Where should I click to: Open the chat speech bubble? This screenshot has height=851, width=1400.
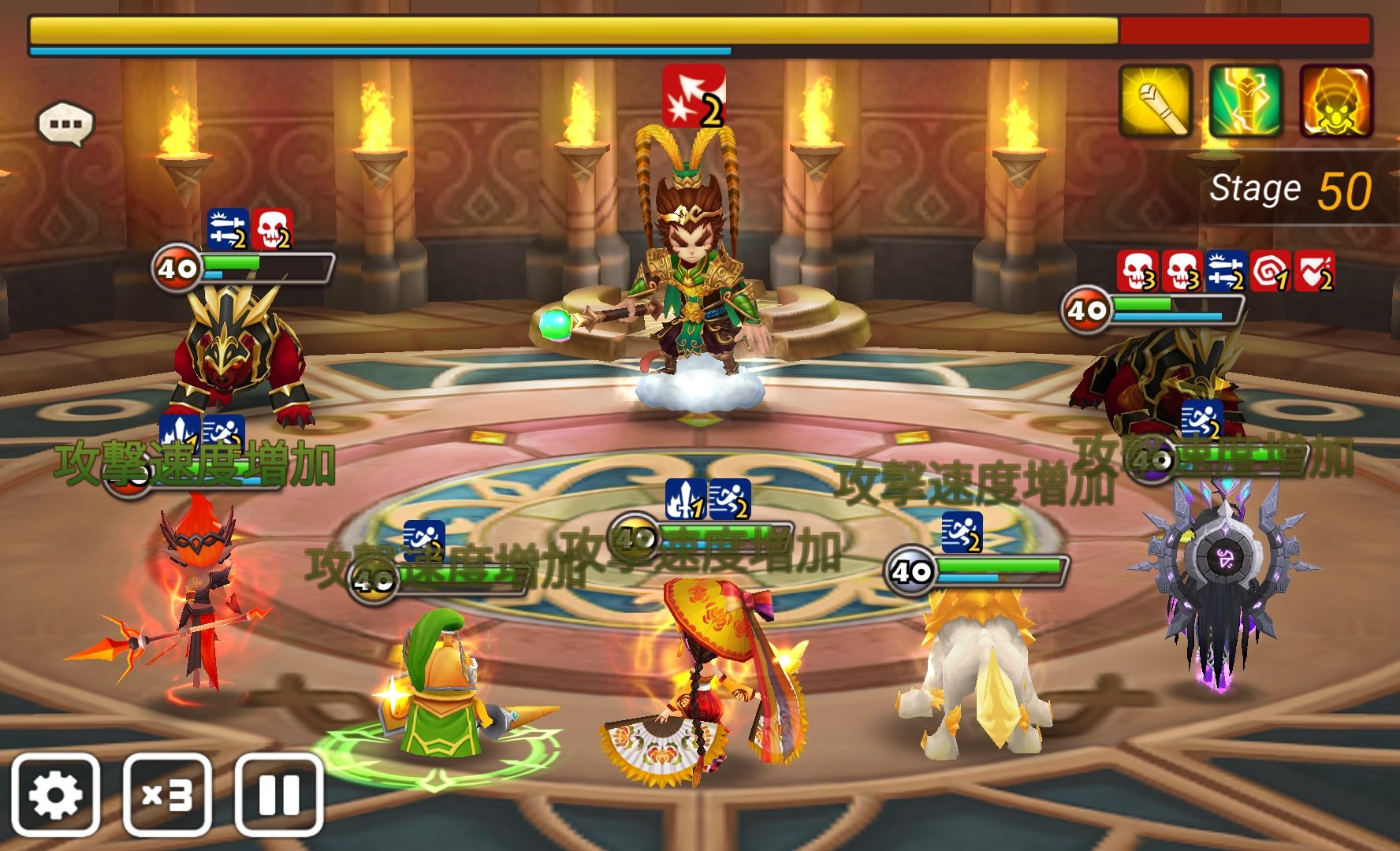pyautogui.click(x=66, y=124)
